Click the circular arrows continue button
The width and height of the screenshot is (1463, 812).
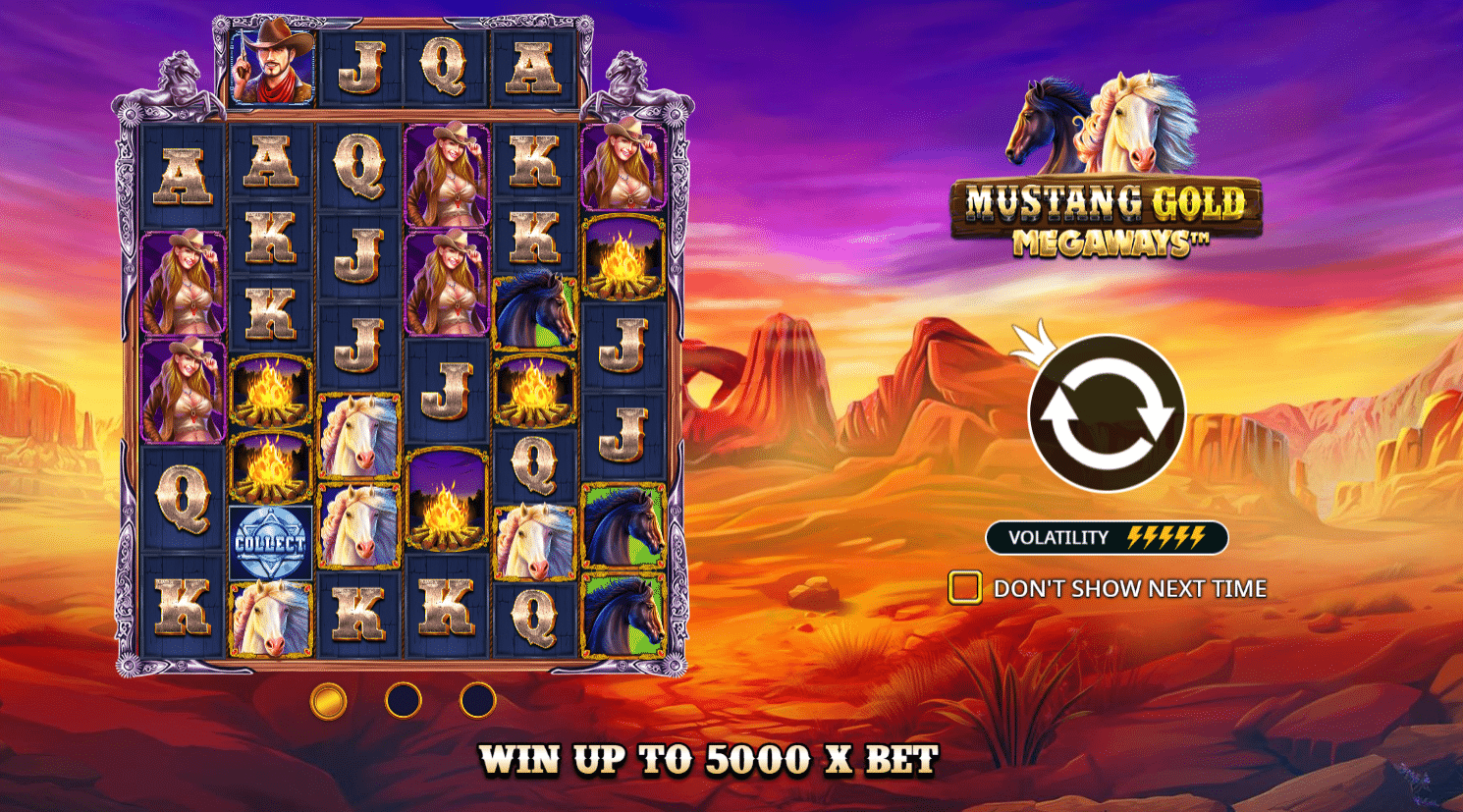pos(1107,413)
